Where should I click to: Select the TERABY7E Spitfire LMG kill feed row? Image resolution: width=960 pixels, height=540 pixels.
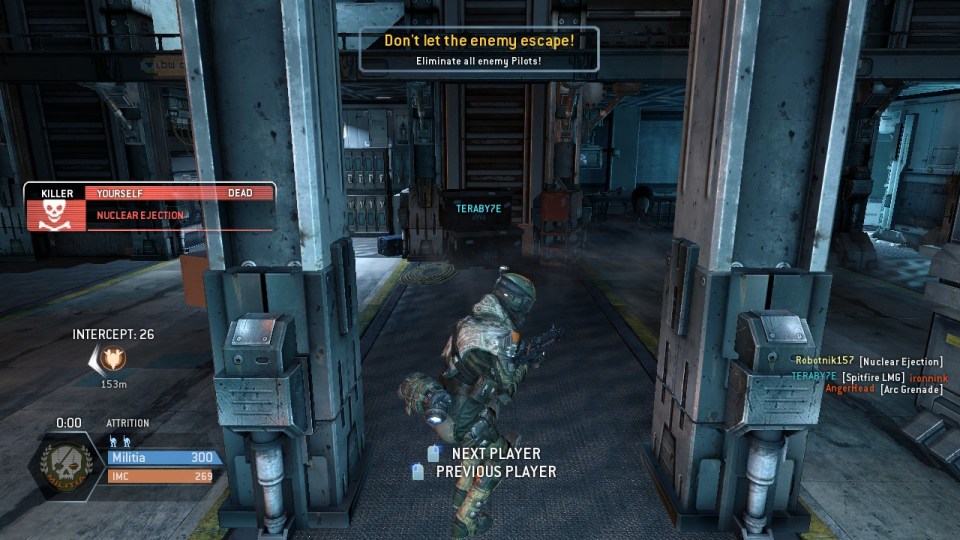click(867, 375)
